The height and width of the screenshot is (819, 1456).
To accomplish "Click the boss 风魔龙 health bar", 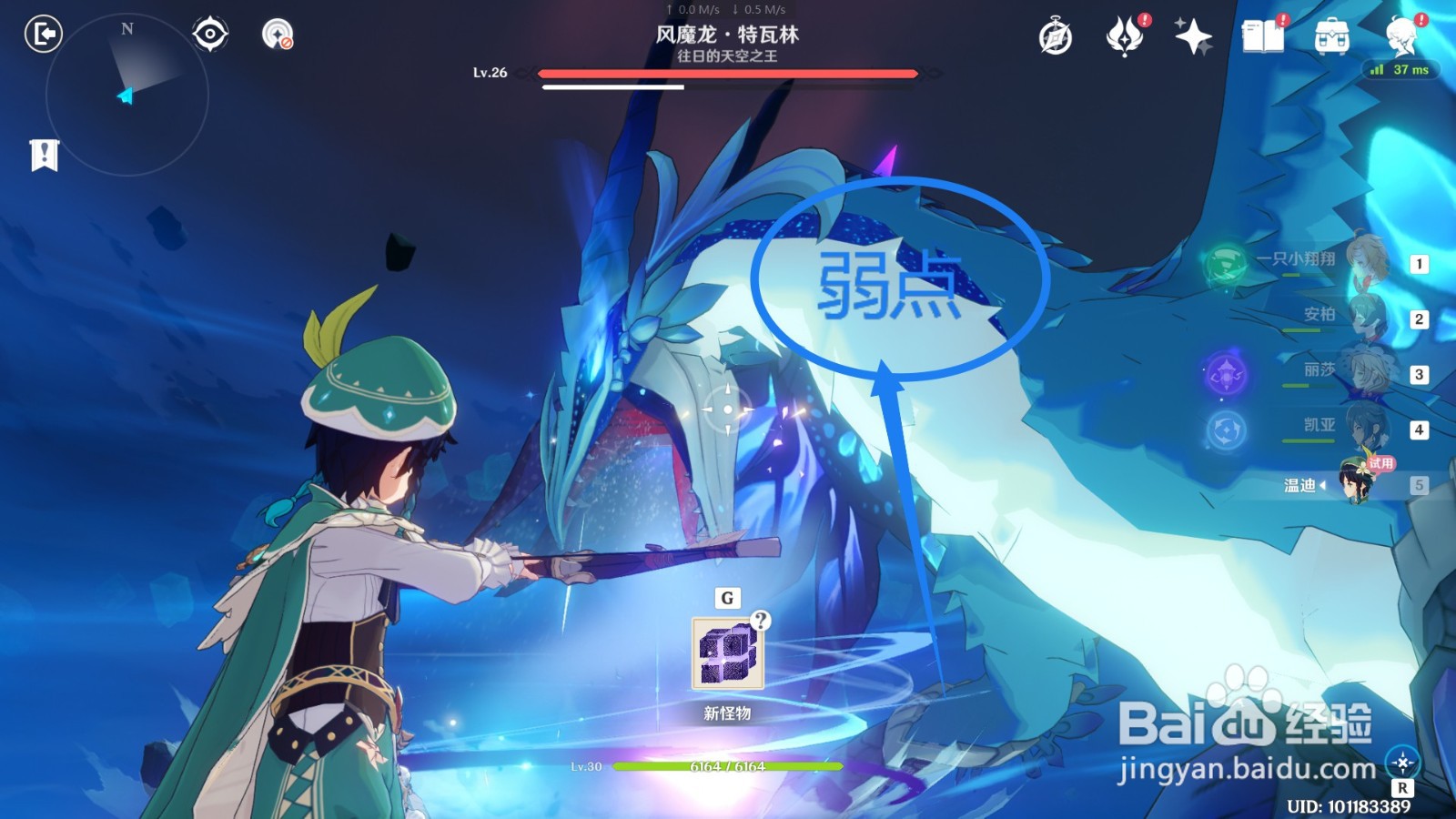I will pos(728,74).
